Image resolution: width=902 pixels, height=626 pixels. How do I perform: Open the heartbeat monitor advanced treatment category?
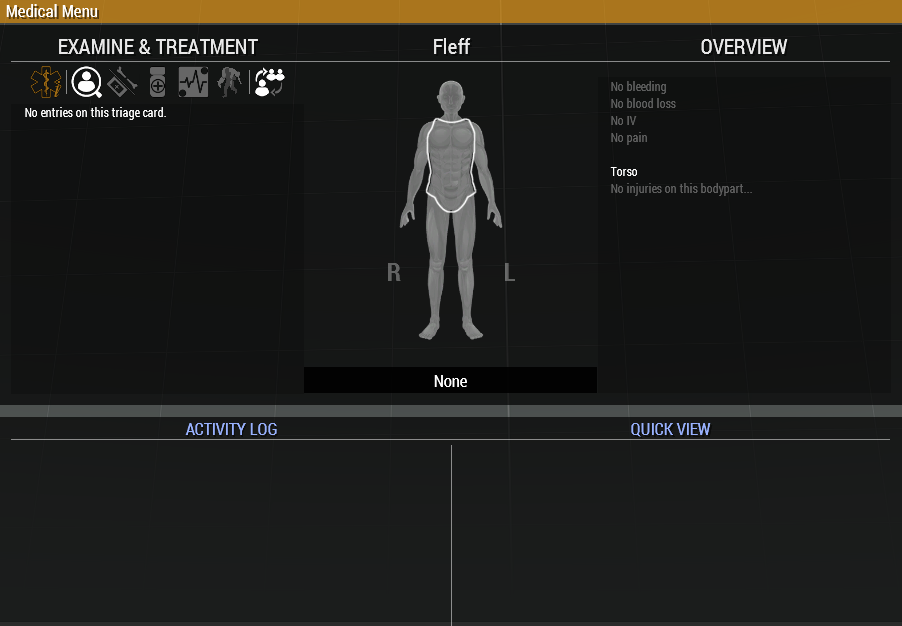coord(193,82)
